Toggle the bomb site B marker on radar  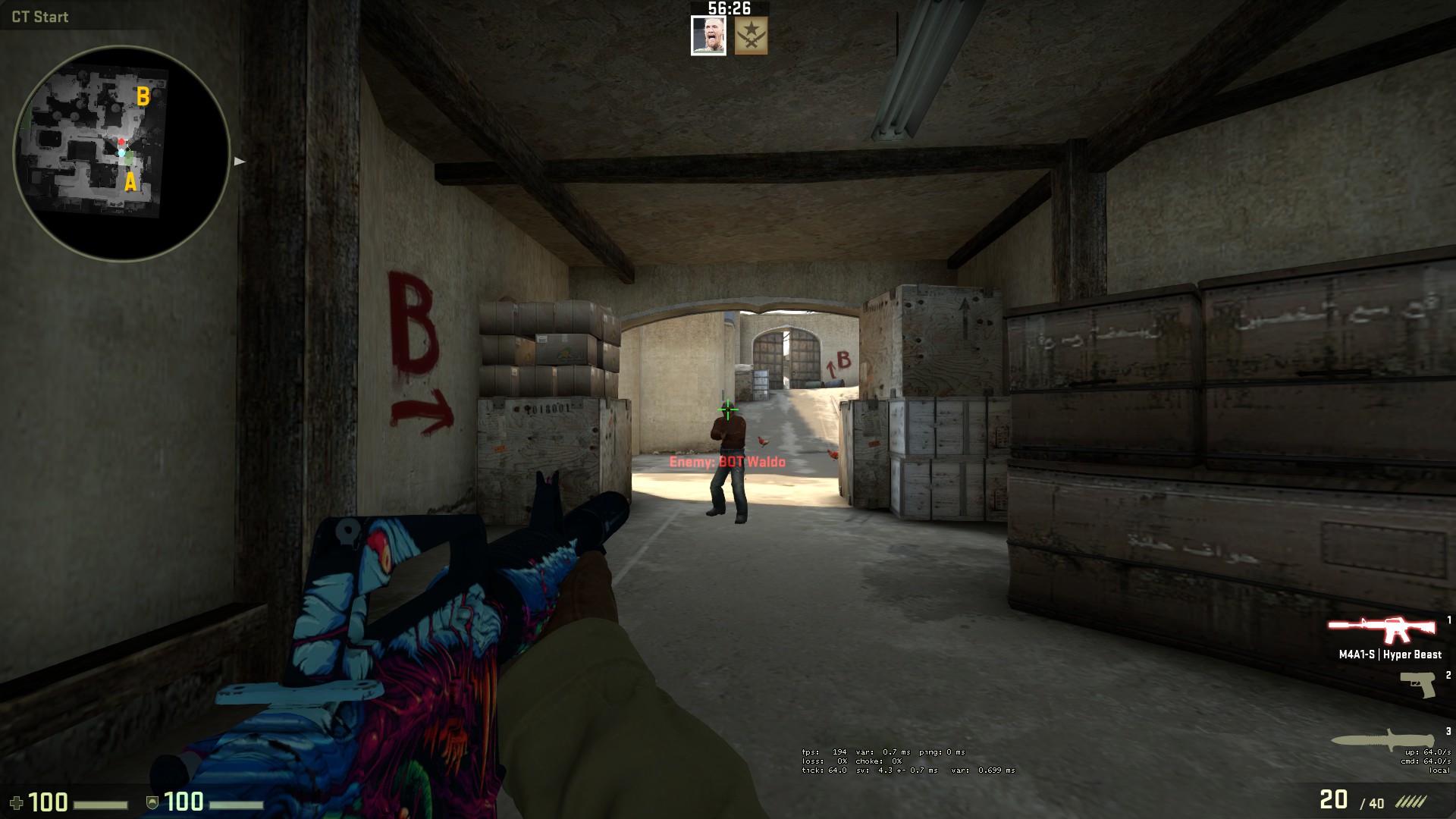pyautogui.click(x=143, y=96)
